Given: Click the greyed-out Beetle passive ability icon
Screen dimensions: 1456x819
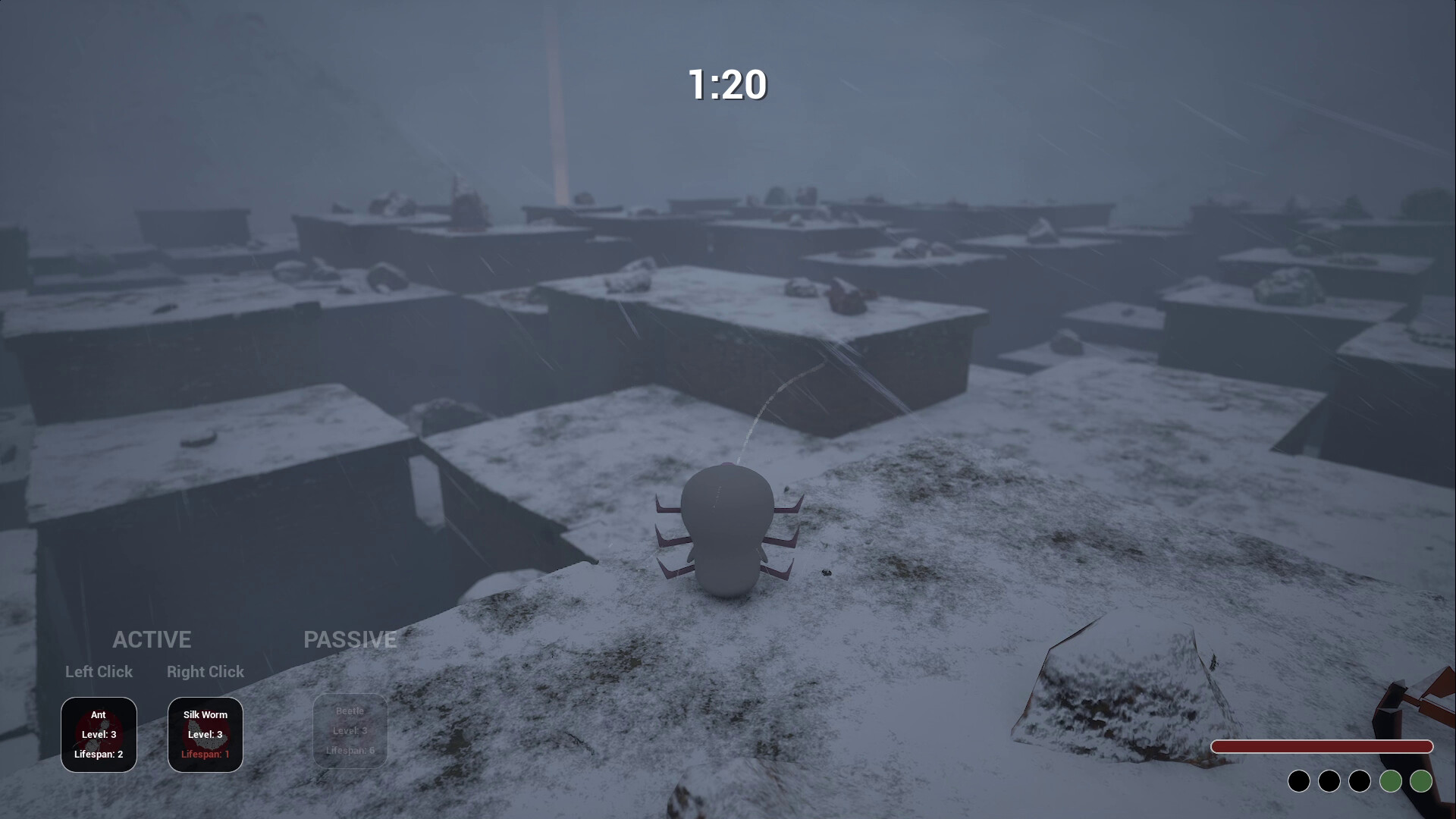Looking at the screenshot, I should click(350, 730).
